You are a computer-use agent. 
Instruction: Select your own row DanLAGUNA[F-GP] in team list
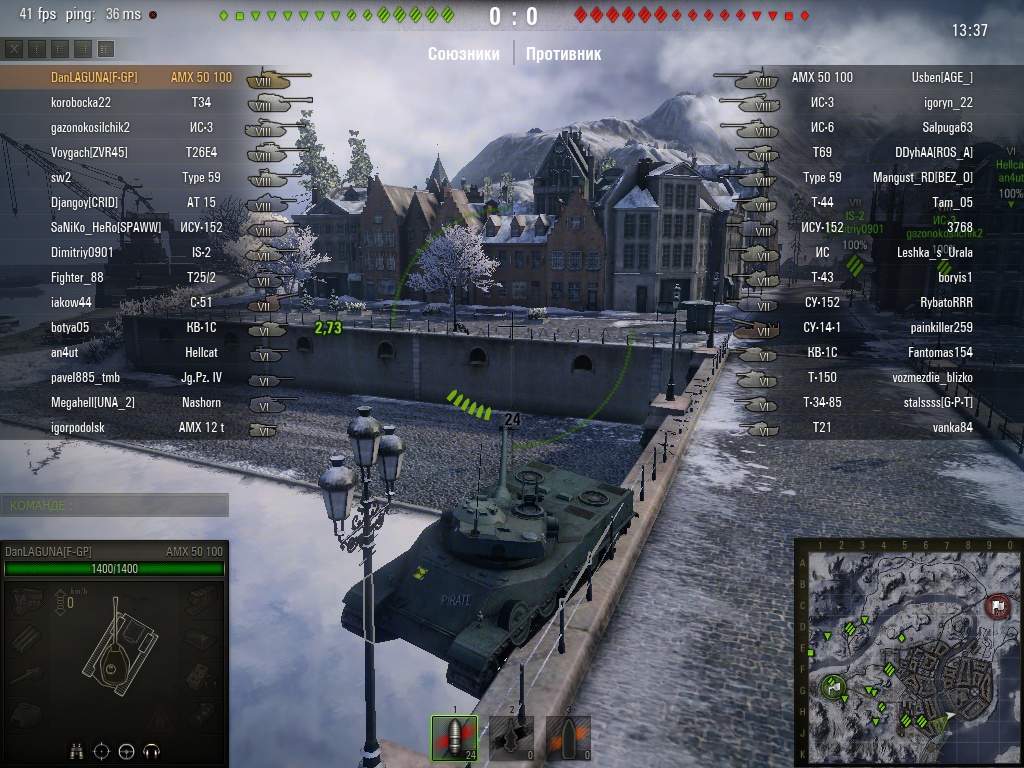pyautogui.click(x=94, y=77)
